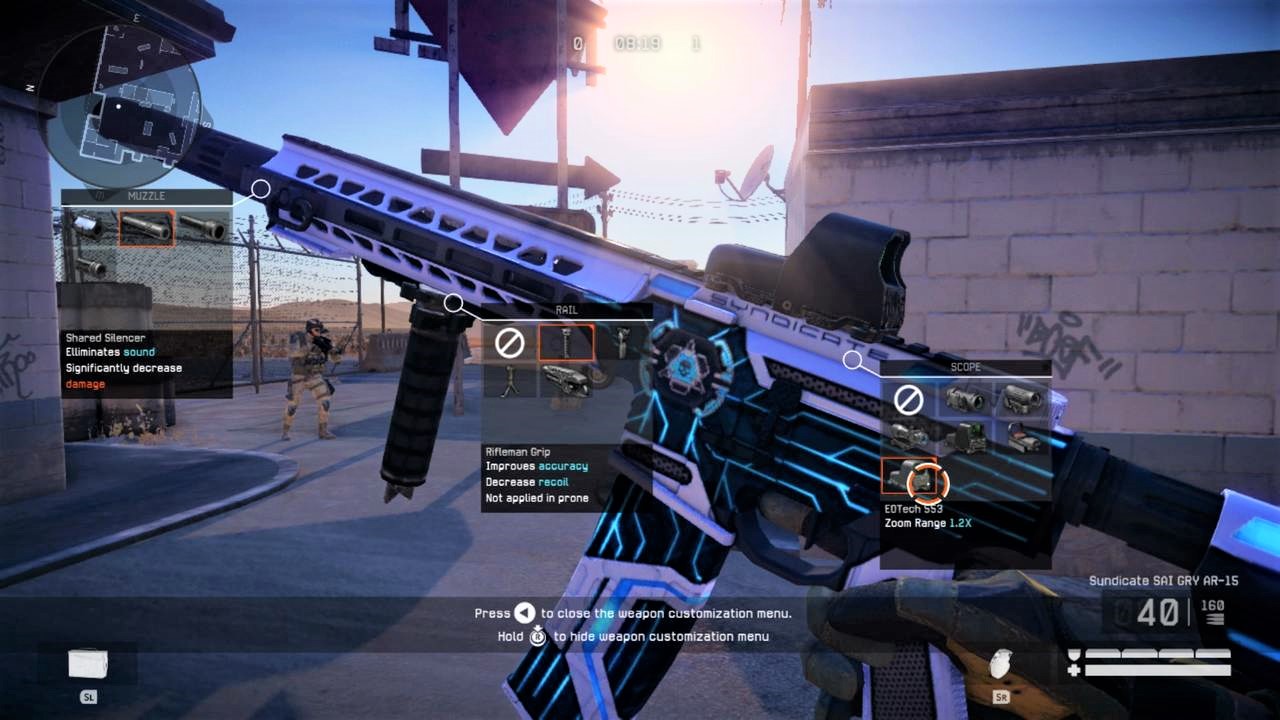The image size is (1280, 720).
Task: Open the Scope category header
Action: click(966, 366)
